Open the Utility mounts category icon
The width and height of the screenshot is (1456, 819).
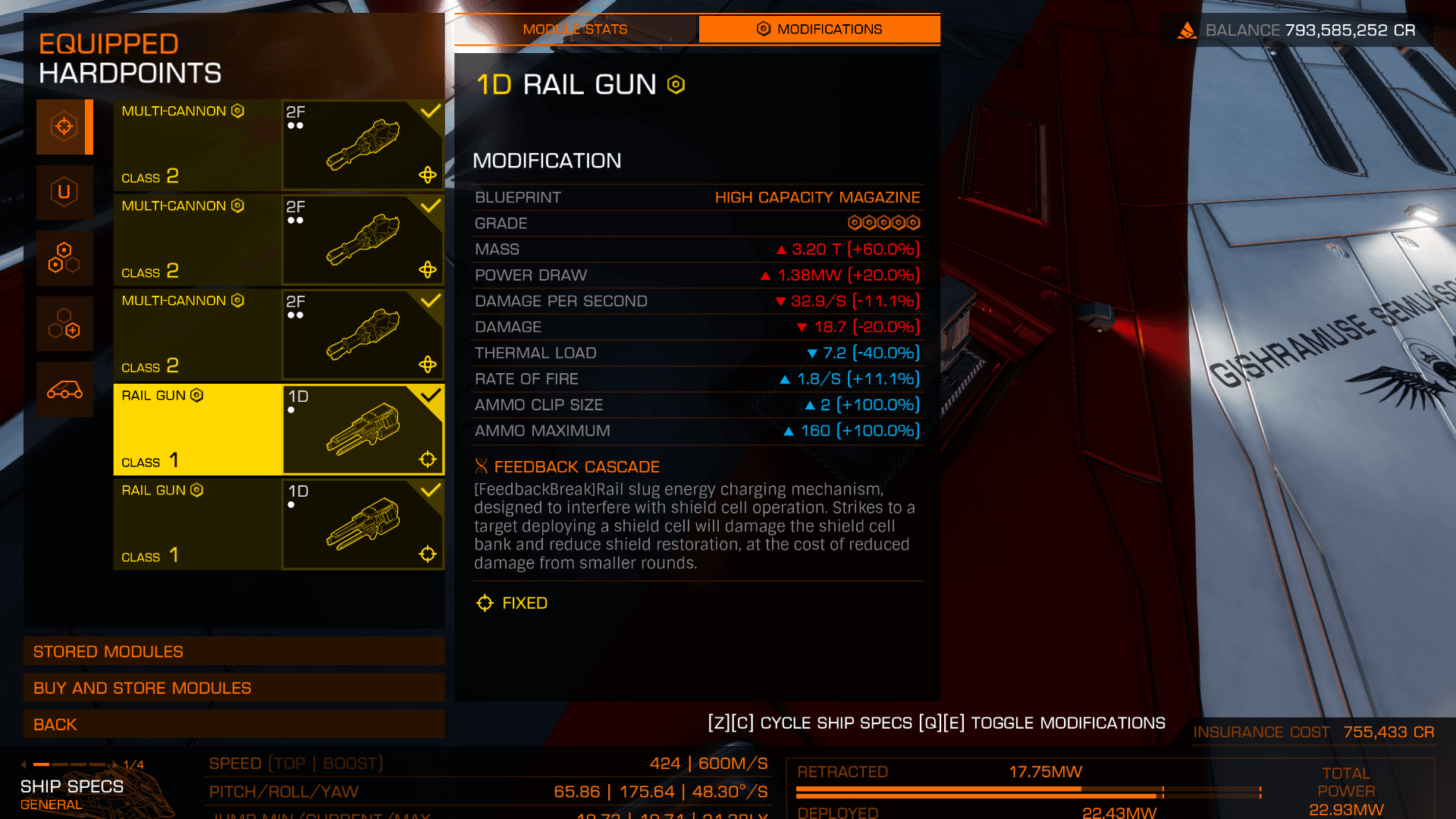[64, 192]
